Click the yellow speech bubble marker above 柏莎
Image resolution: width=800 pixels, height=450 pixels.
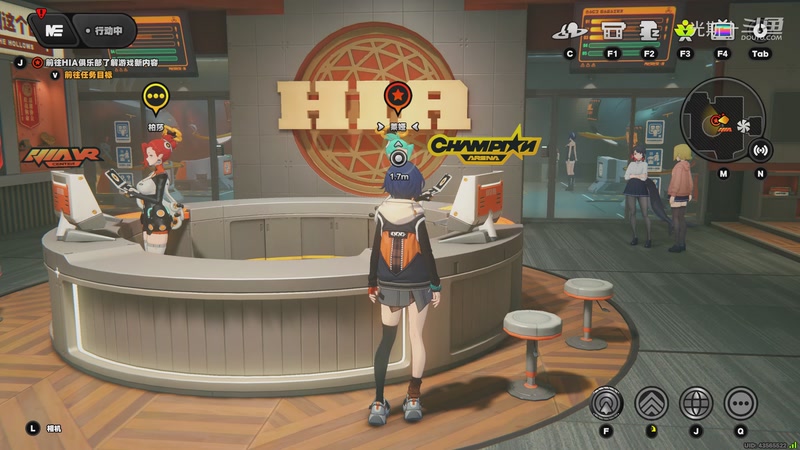[x=155, y=98]
